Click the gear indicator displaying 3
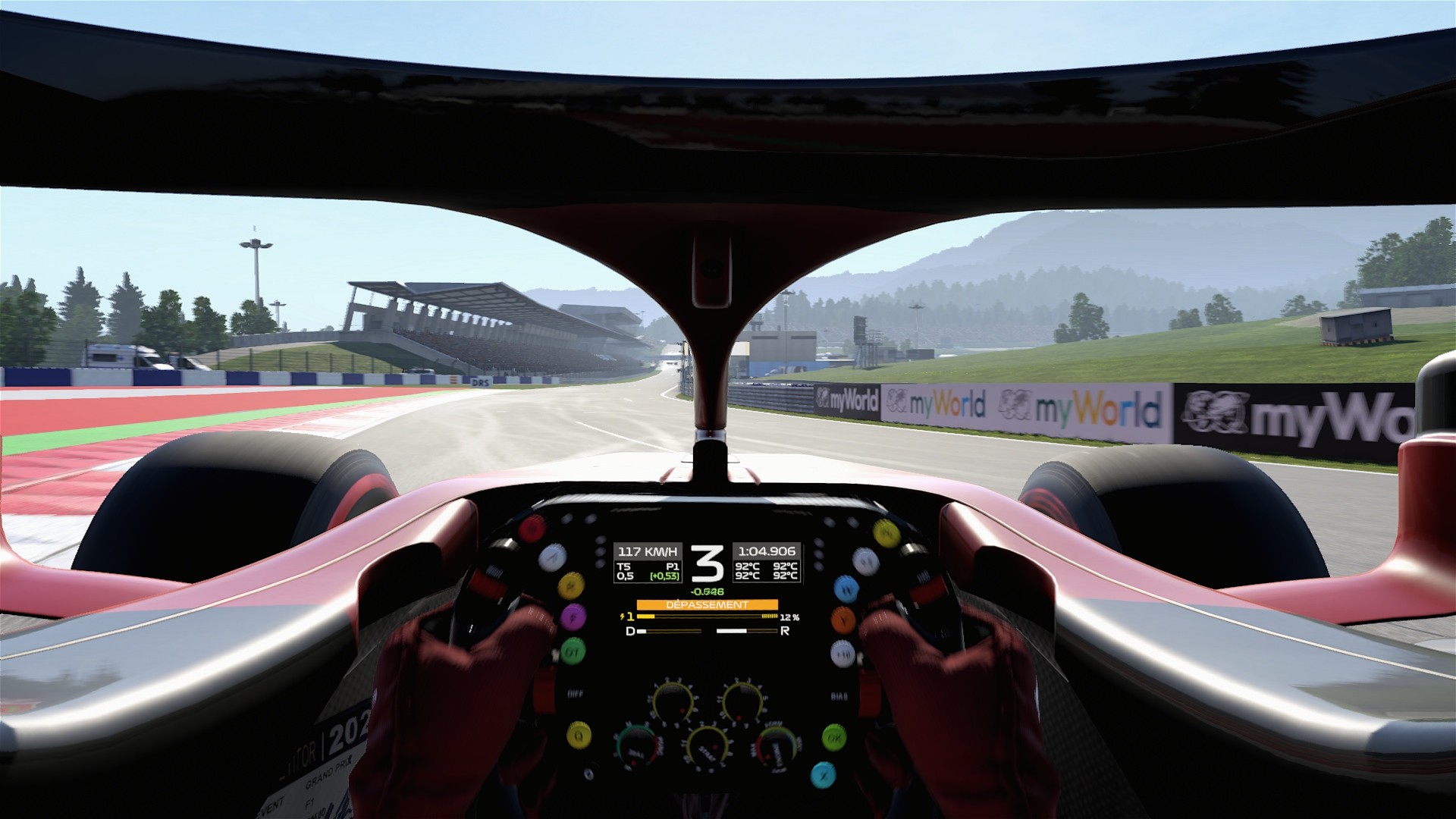1456x819 pixels. pyautogui.click(x=707, y=564)
